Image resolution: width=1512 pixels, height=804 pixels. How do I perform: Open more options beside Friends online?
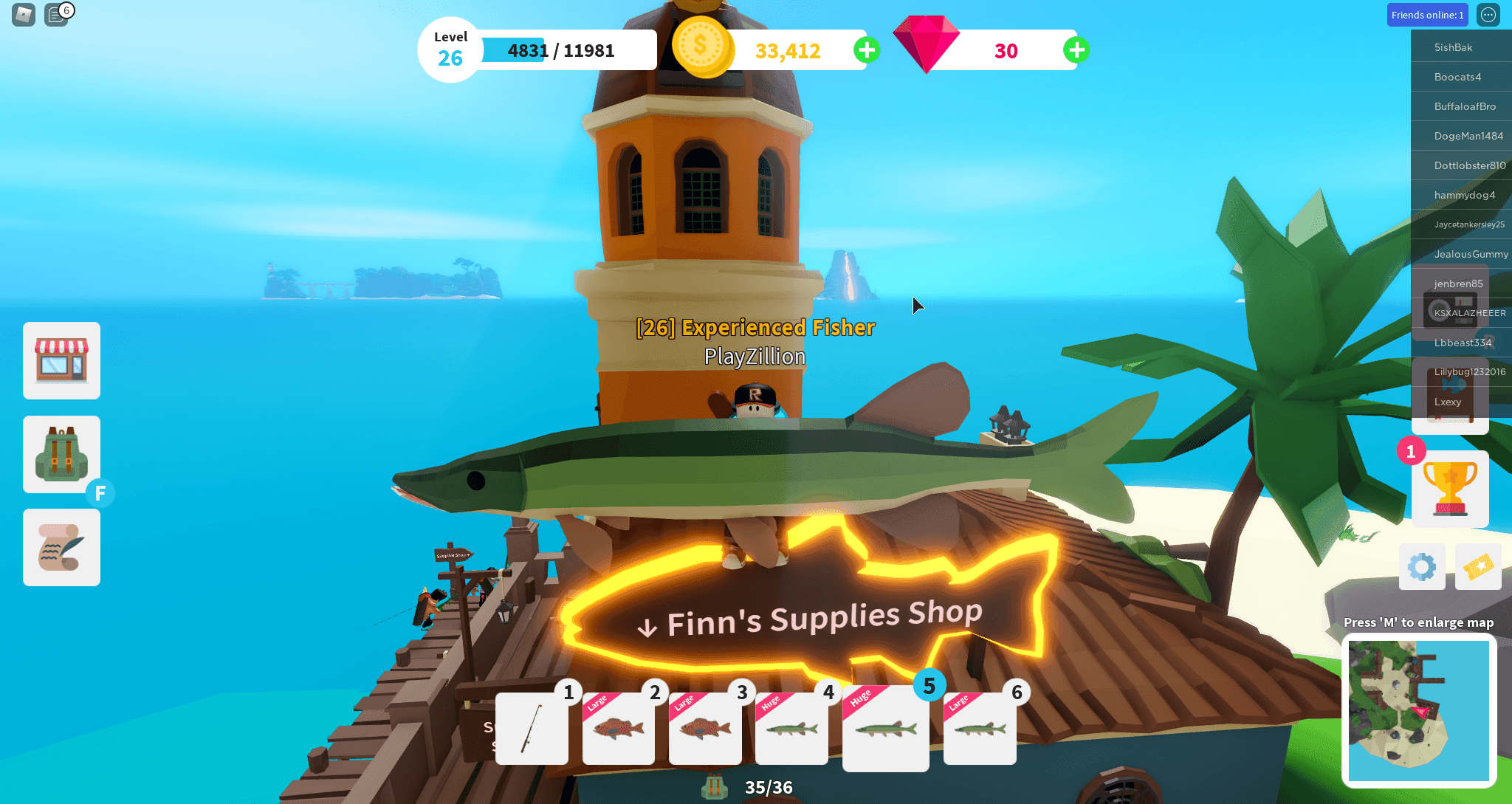1488,14
